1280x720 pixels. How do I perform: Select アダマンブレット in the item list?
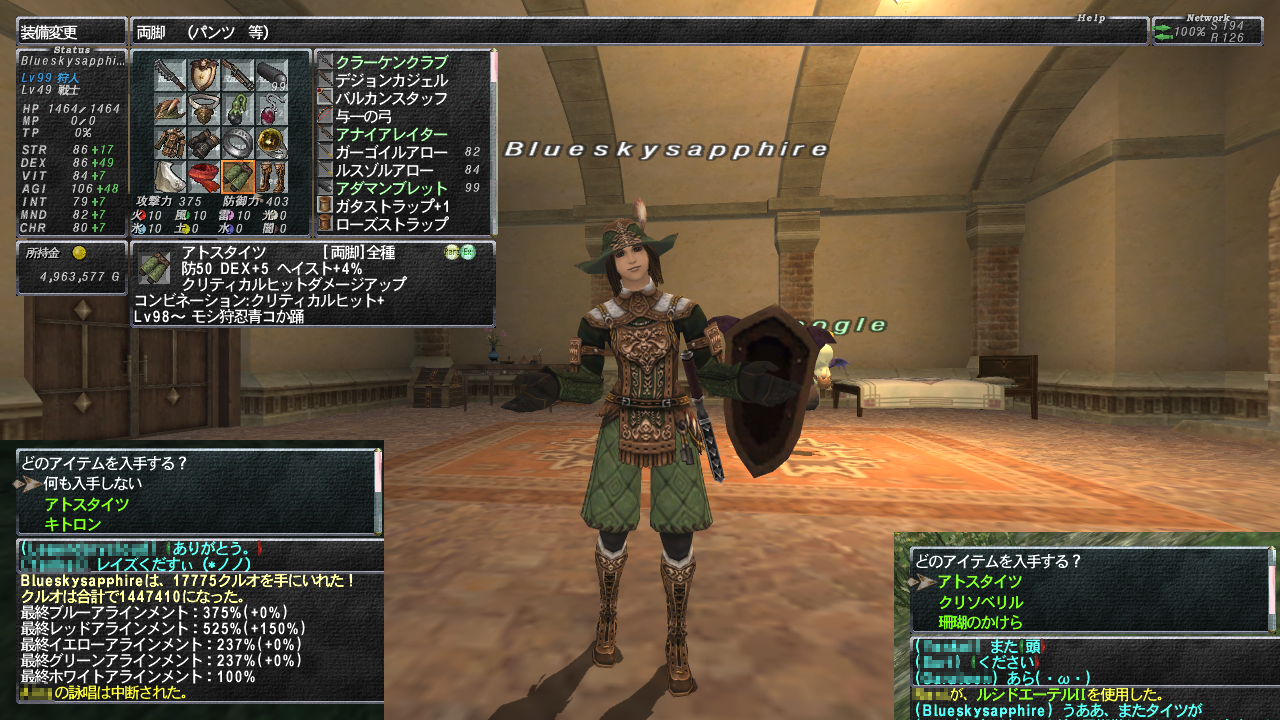pyautogui.click(x=391, y=188)
